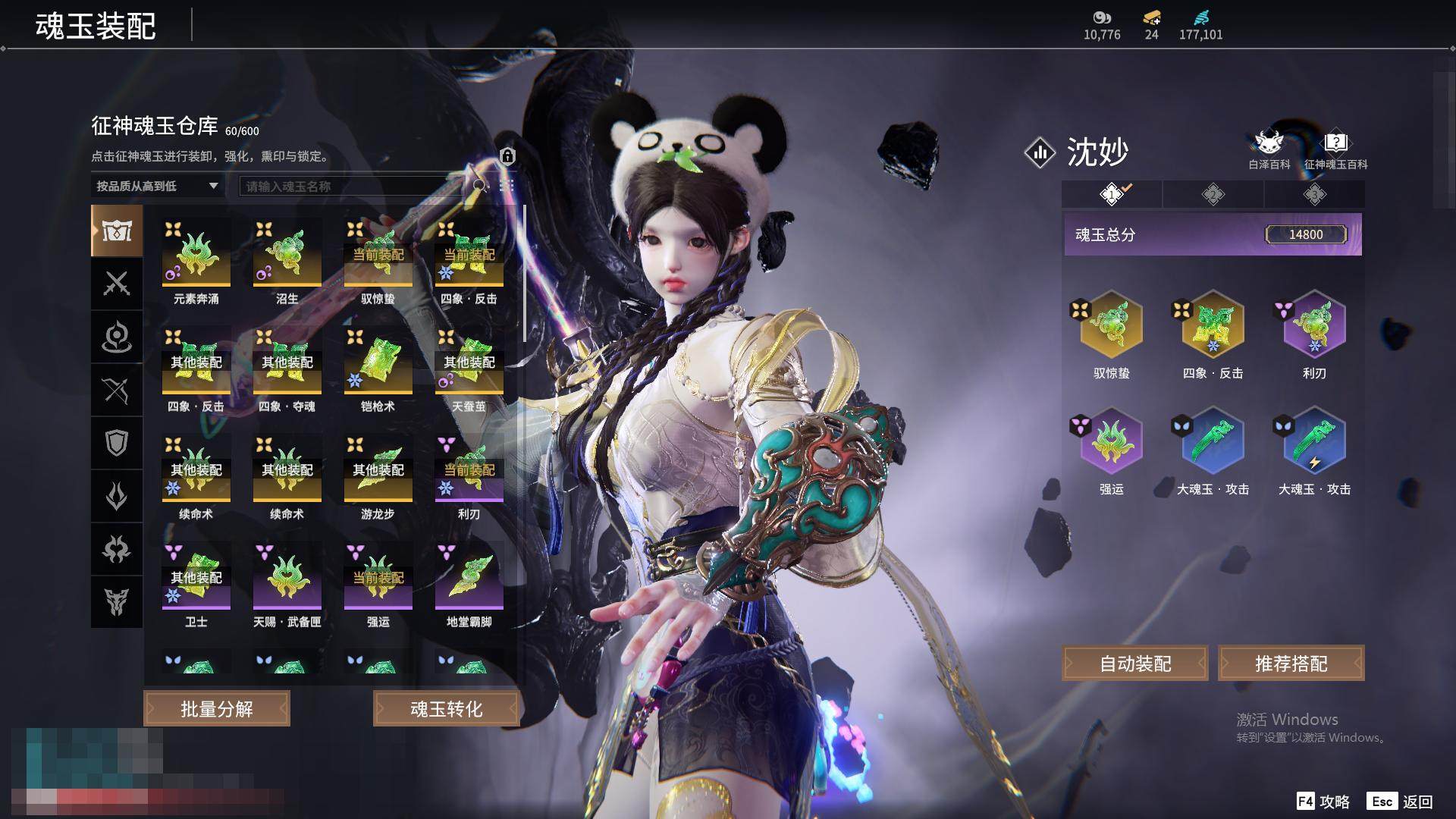Switch to loadout preset 3

tap(1314, 194)
